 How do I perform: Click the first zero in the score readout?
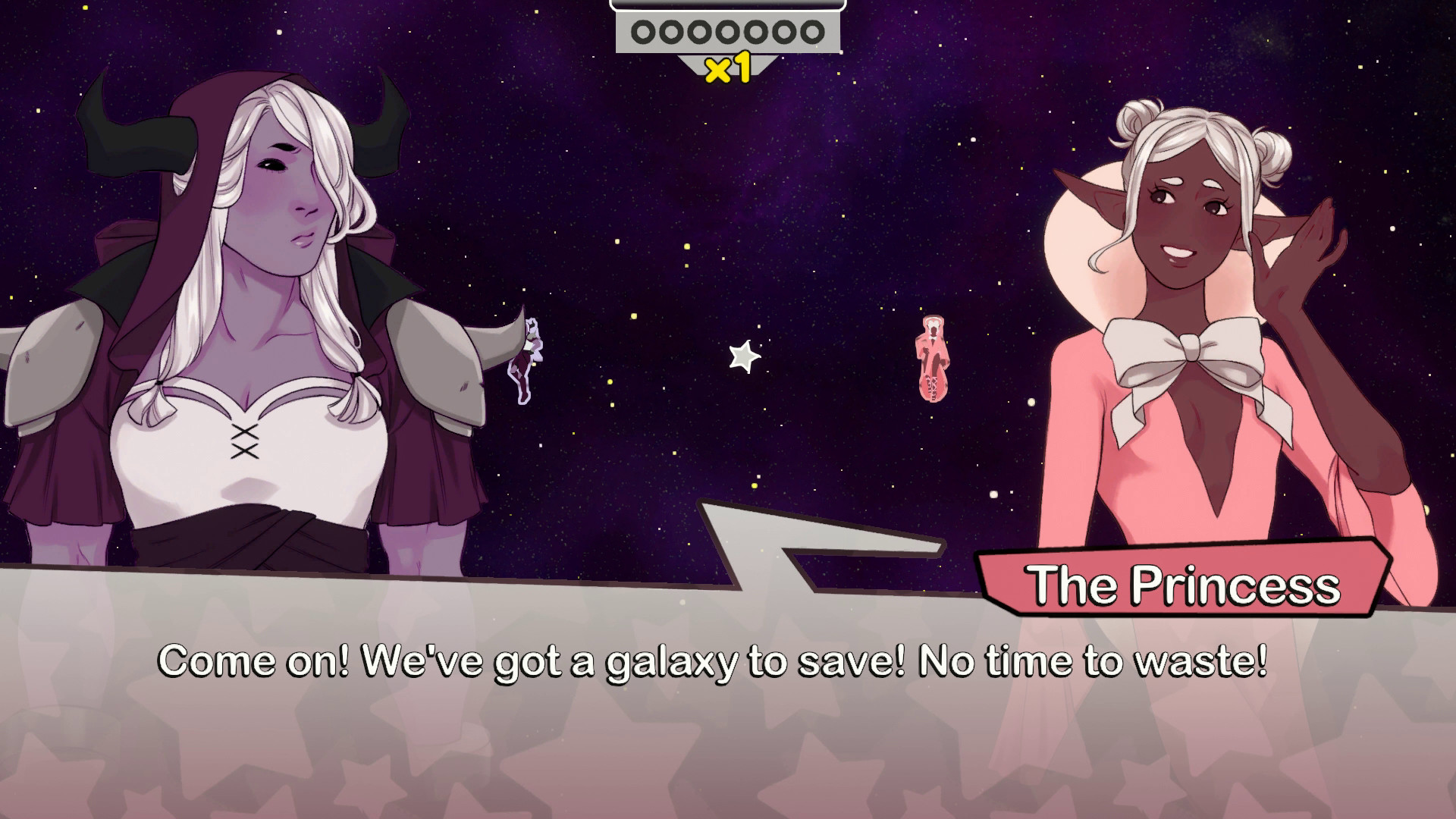pos(644,33)
